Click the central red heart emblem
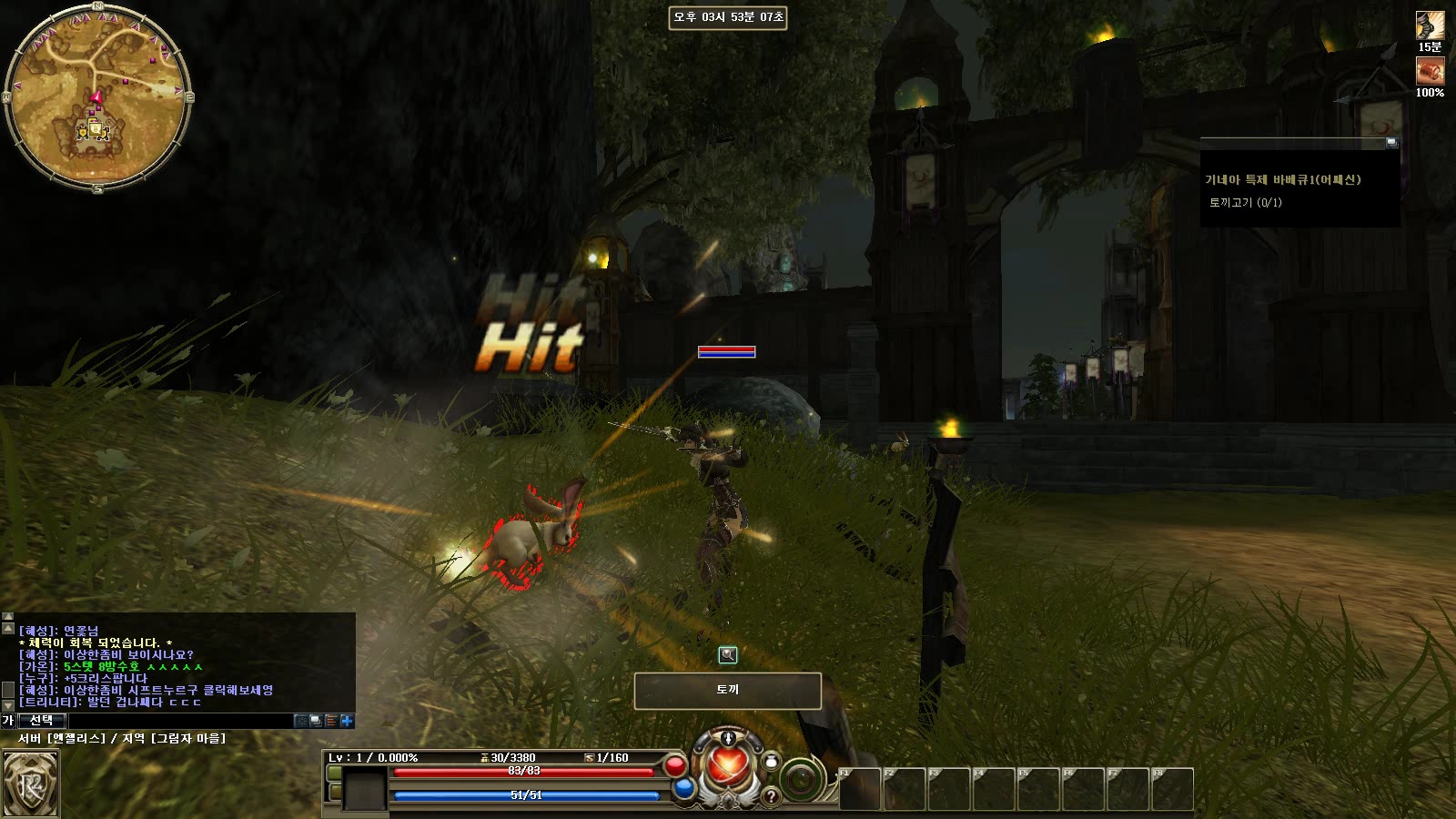This screenshot has height=819, width=1456. pos(727,766)
